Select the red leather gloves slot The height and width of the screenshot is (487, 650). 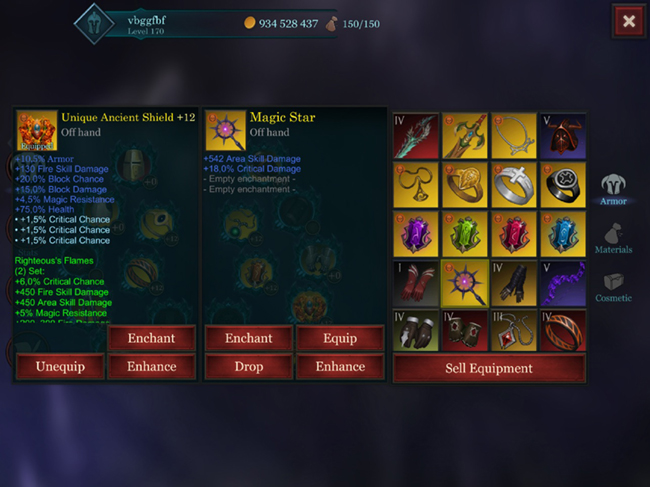tap(416, 283)
